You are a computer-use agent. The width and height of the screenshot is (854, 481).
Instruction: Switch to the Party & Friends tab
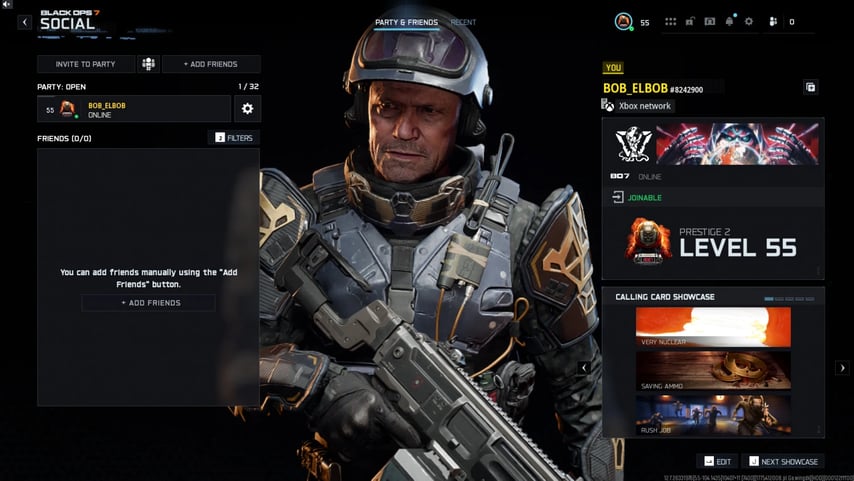[x=406, y=22]
